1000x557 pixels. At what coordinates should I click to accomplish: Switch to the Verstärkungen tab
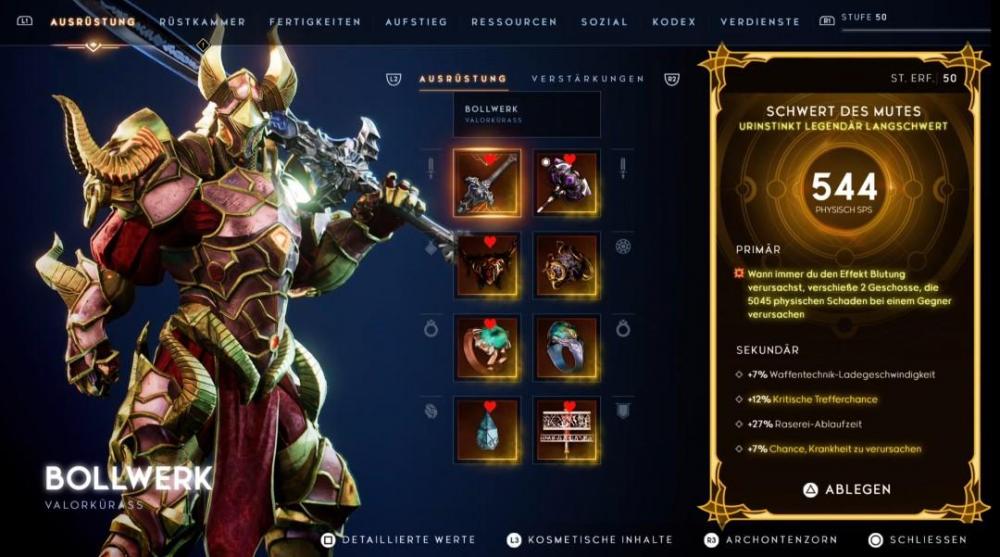pyautogui.click(x=588, y=79)
